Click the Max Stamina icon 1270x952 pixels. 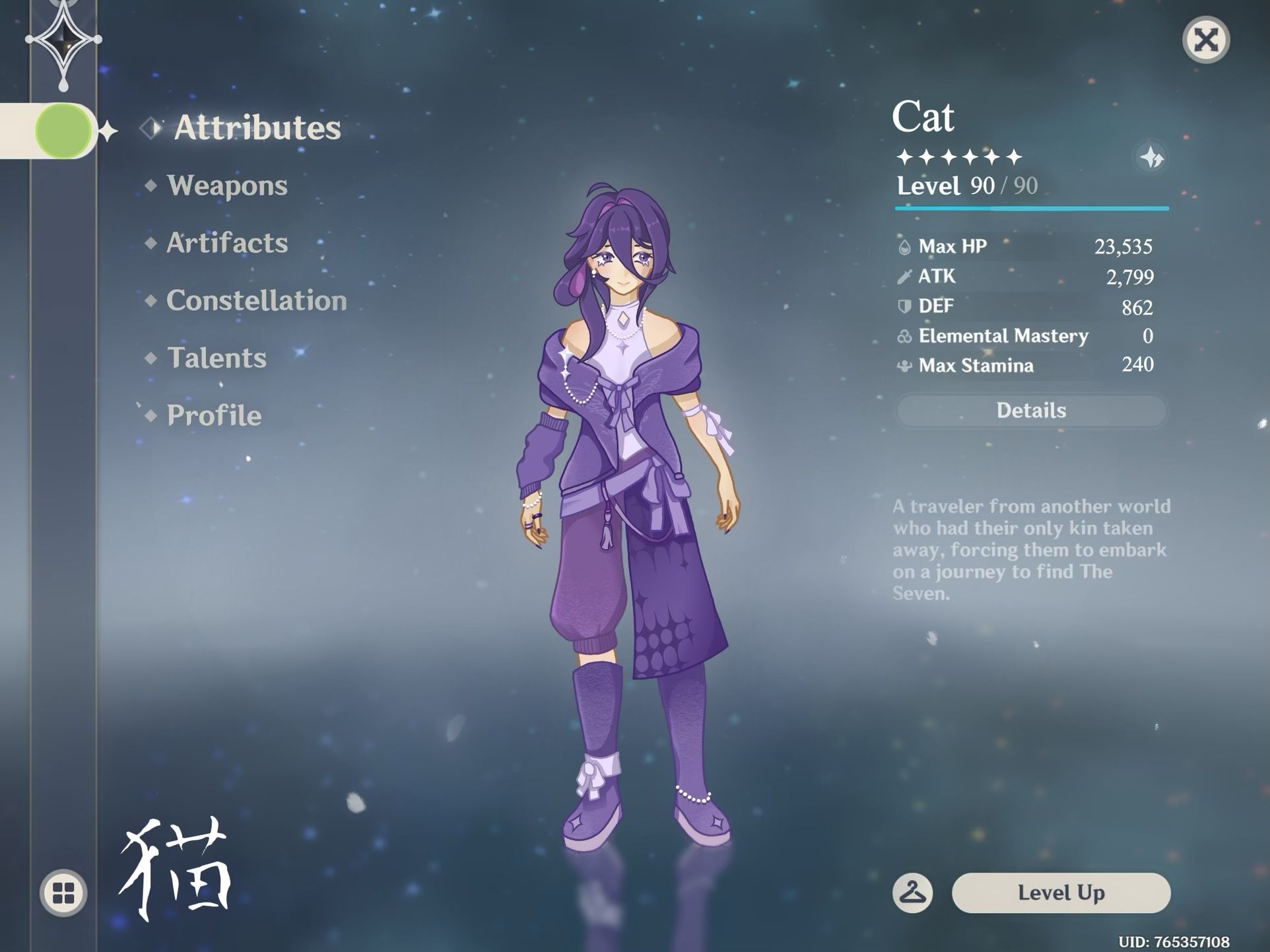point(904,365)
